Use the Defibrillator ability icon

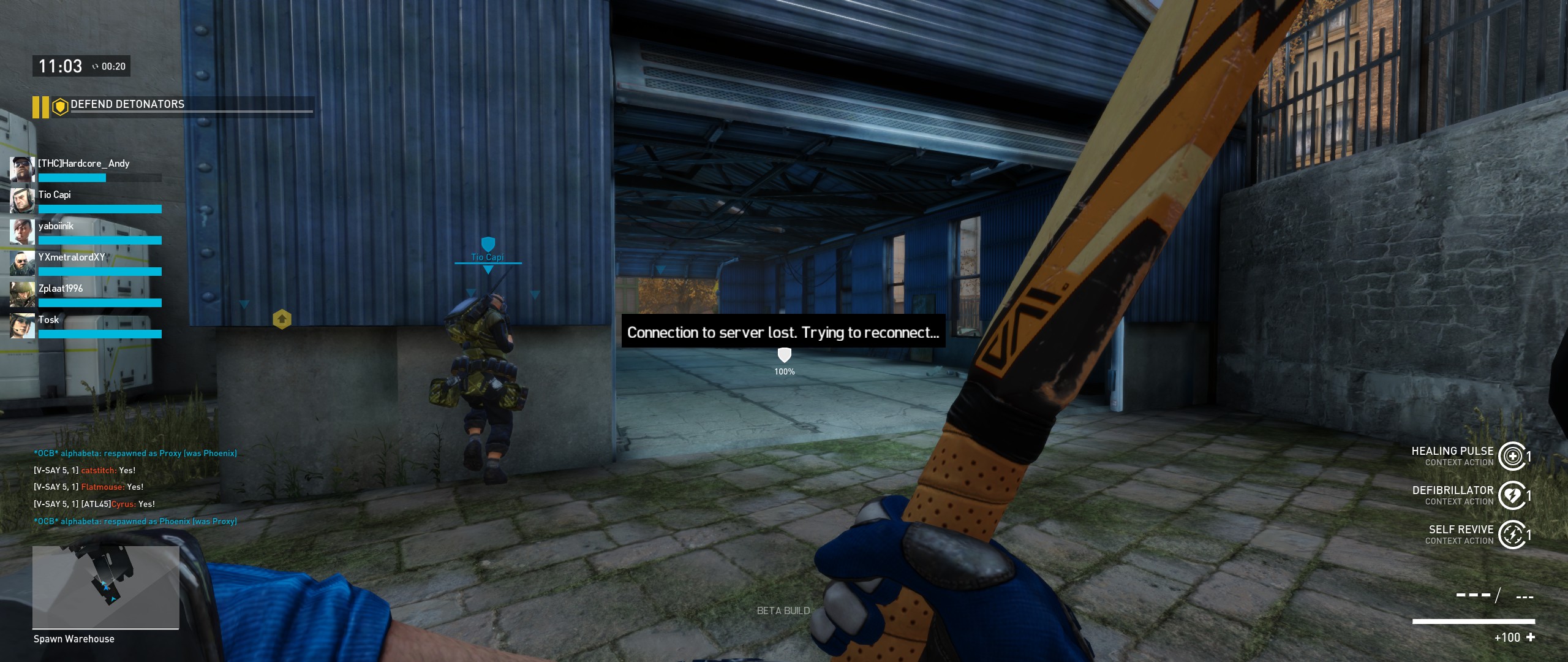(x=1512, y=495)
